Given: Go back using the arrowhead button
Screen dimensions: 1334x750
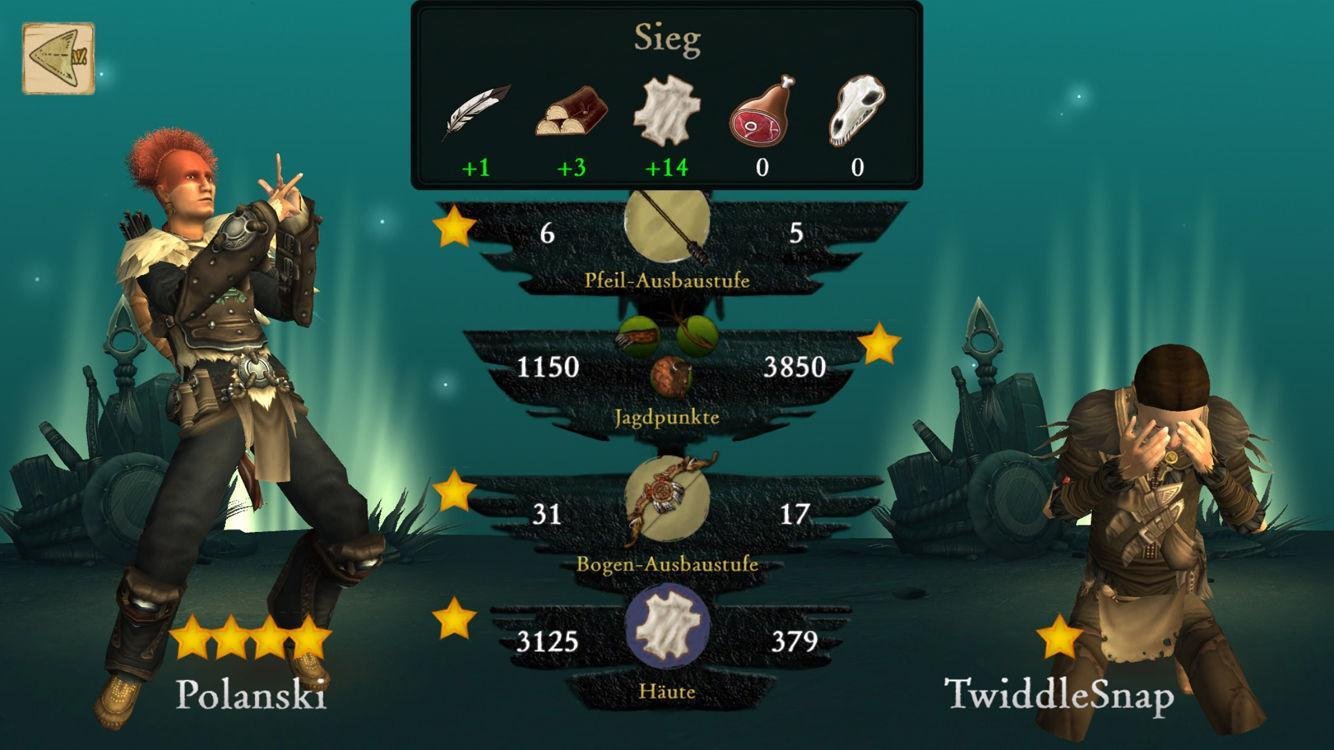Looking at the screenshot, I should (x=58, y=58).
